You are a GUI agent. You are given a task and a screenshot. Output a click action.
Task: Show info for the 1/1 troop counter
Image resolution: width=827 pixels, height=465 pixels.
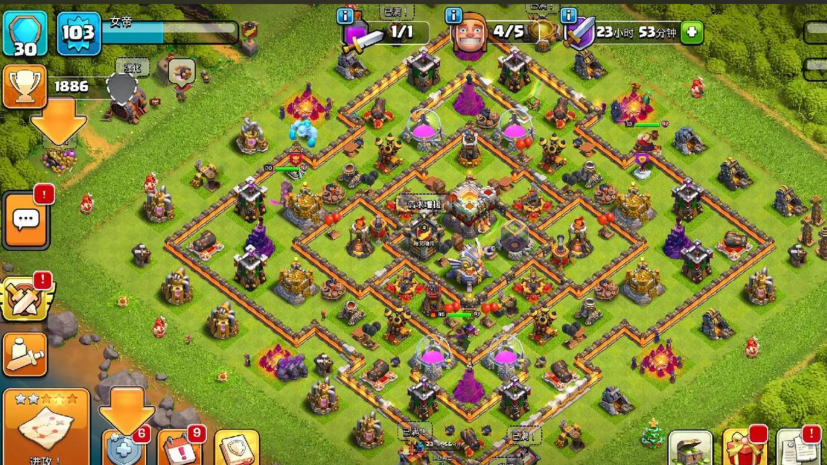coord(346,16)
